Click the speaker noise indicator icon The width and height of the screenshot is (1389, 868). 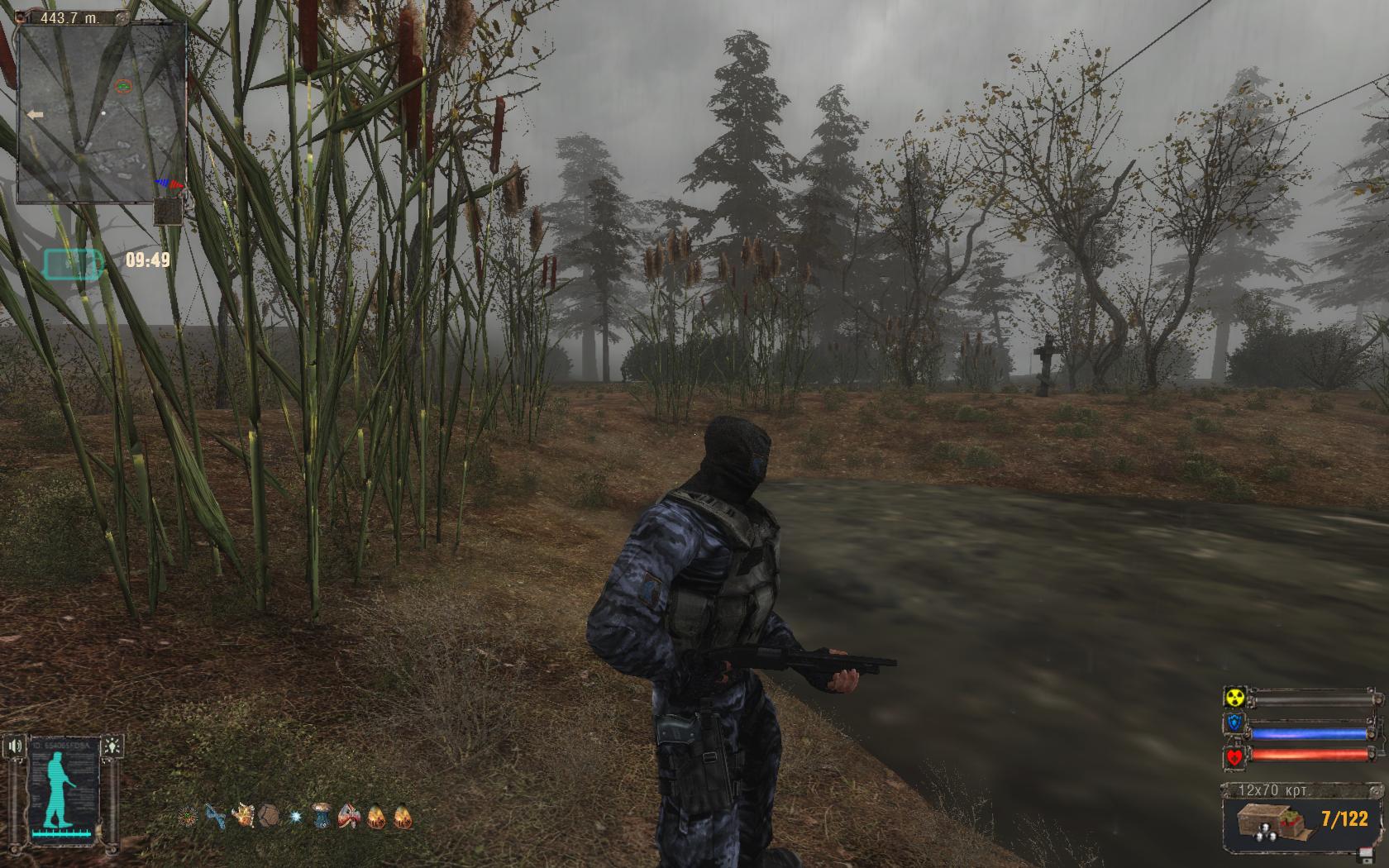point(16,746)
